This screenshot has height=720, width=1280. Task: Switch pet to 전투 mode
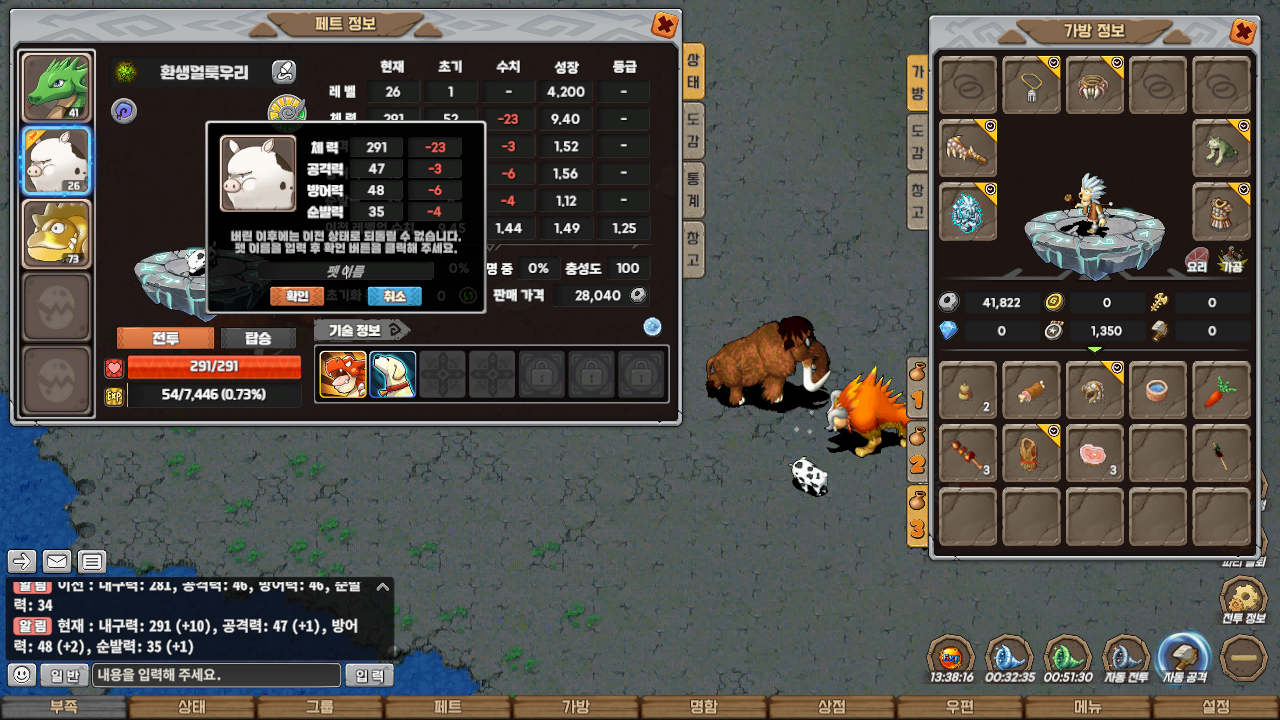tap(165, 338)
